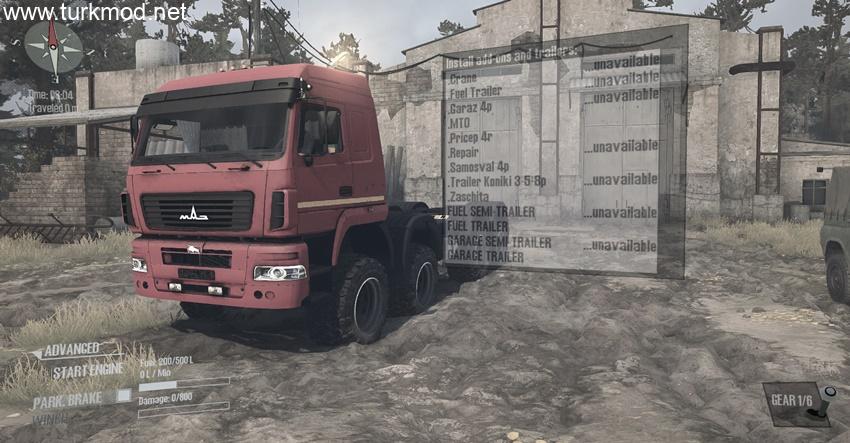850x443 pixels.
Task: Click the compass indicator
Action: point(53,47)
